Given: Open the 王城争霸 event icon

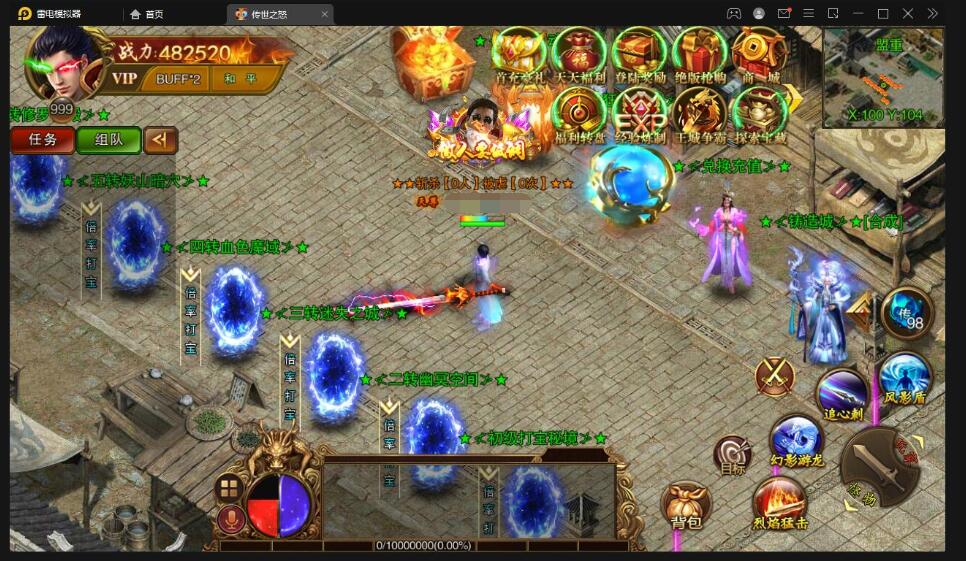Looking at the screenshot, I should (699, 114).
